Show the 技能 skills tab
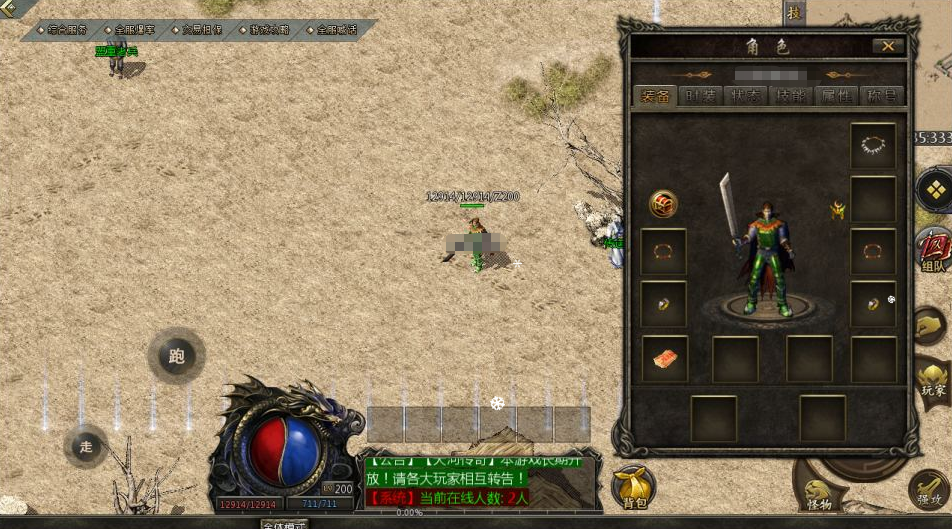 790,96
